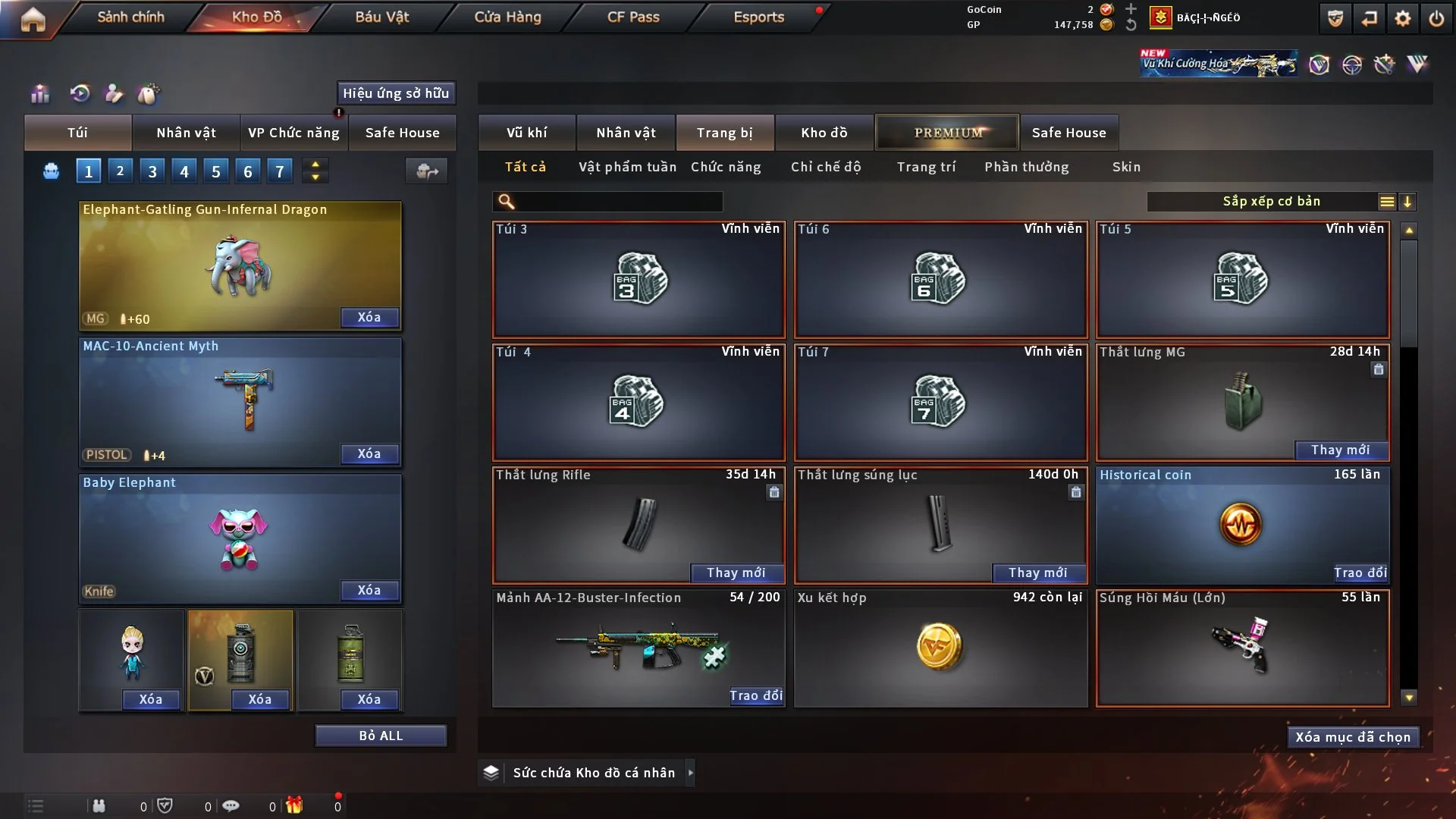Go to the Sảnh chính lobby
Screen dimensions: 1456x819
[130, 17]
